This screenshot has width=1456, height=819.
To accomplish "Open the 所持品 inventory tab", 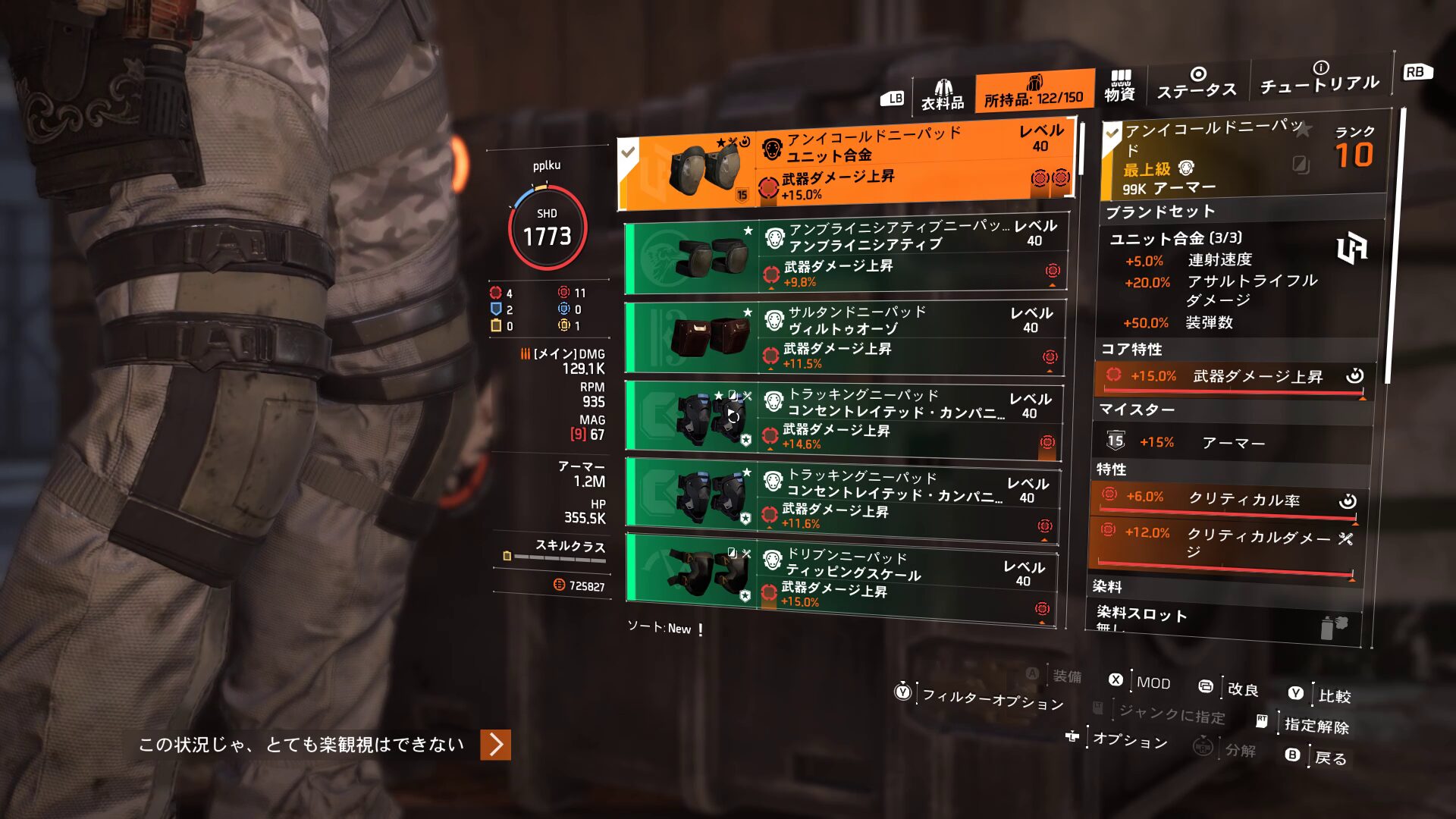I will pyautogui.click(x=1034, y=92).
